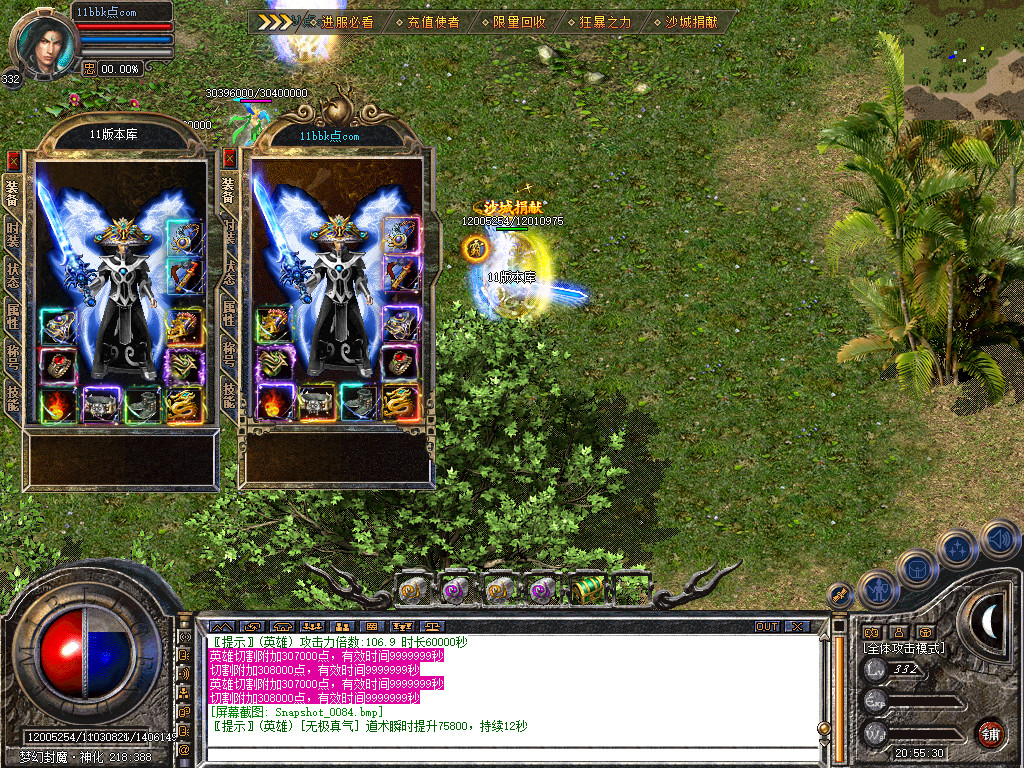Click the chat input field

click(x=510, y=752)
